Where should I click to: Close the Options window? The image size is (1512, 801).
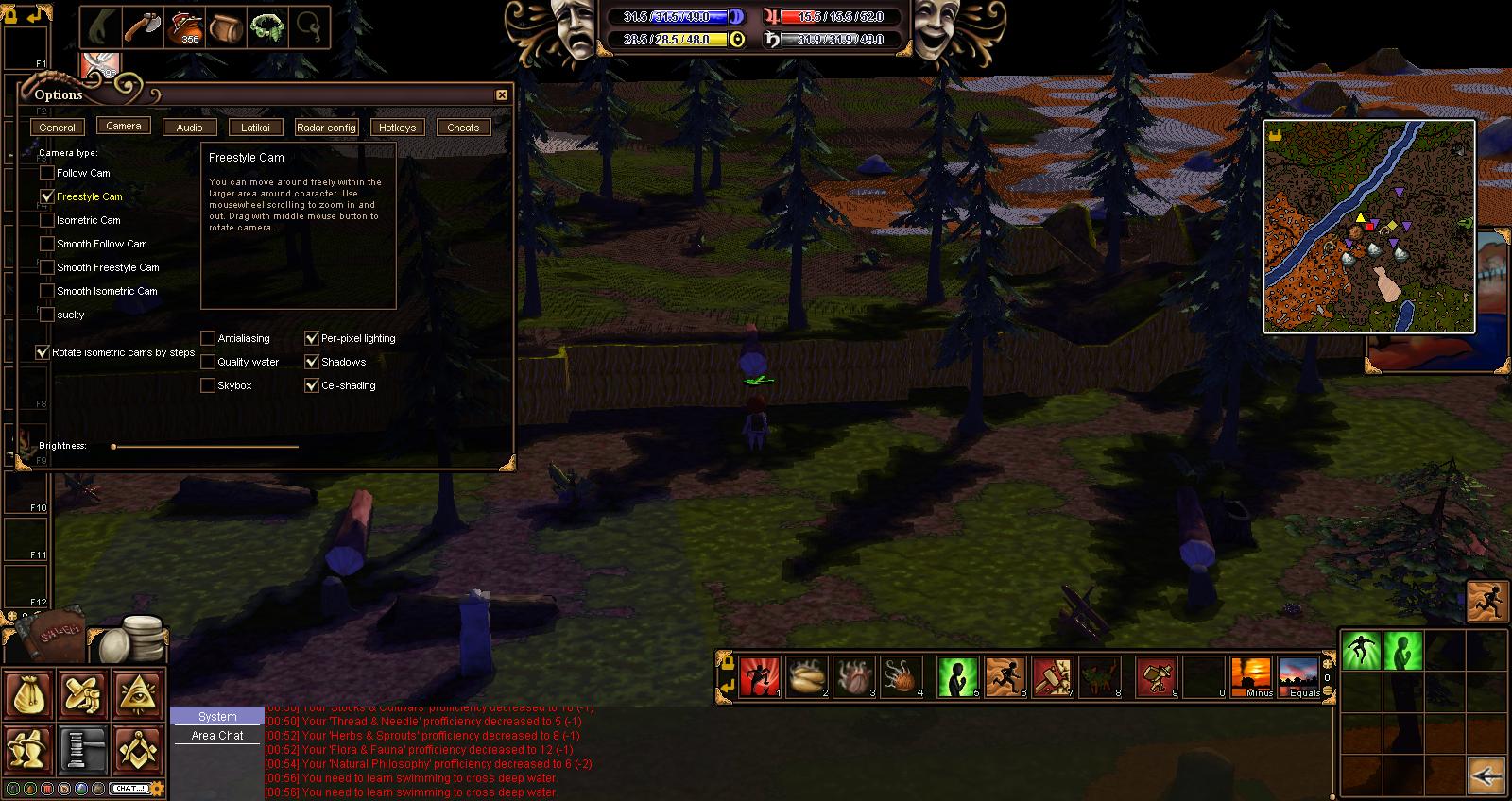coord(502,94)
